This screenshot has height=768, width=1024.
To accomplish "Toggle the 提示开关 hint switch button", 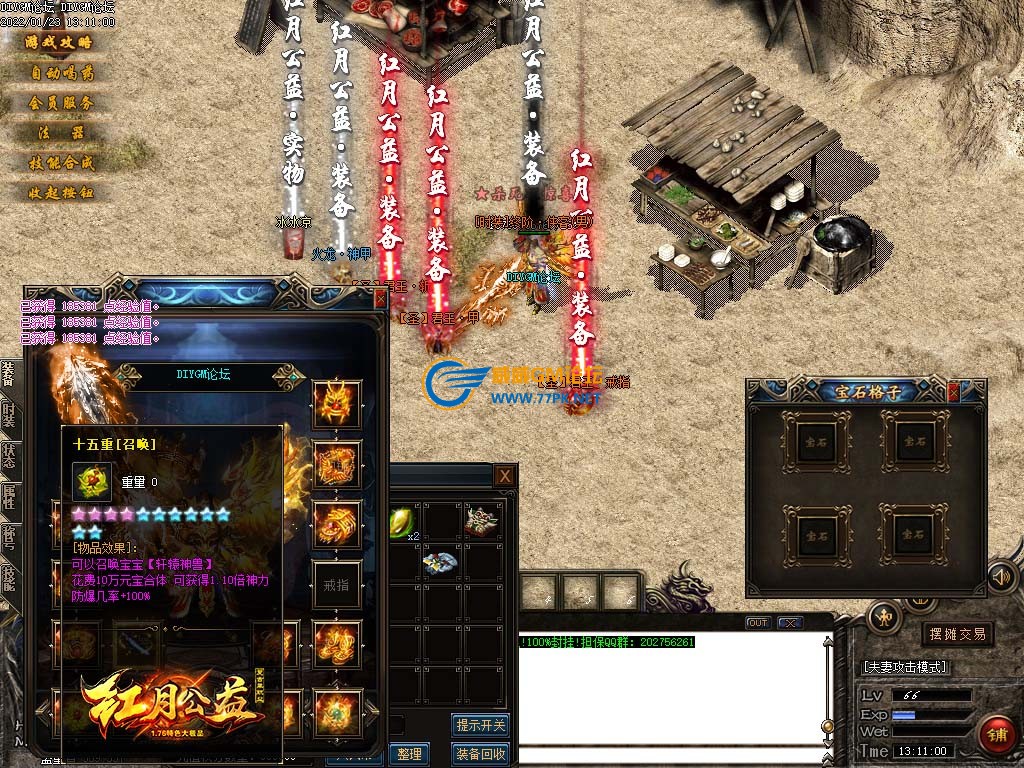I will coord(481,725).
